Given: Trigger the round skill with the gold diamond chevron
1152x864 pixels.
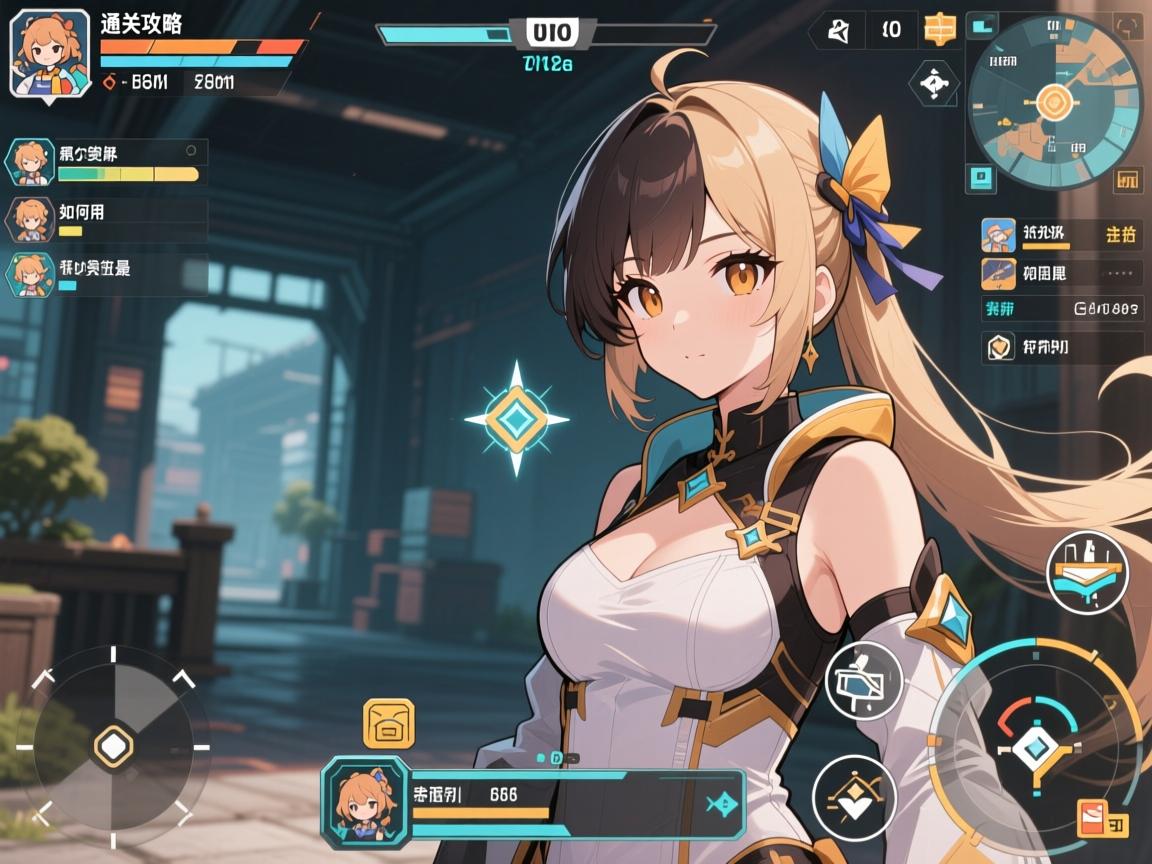Looking at the screenshot, I should [853, 797].
